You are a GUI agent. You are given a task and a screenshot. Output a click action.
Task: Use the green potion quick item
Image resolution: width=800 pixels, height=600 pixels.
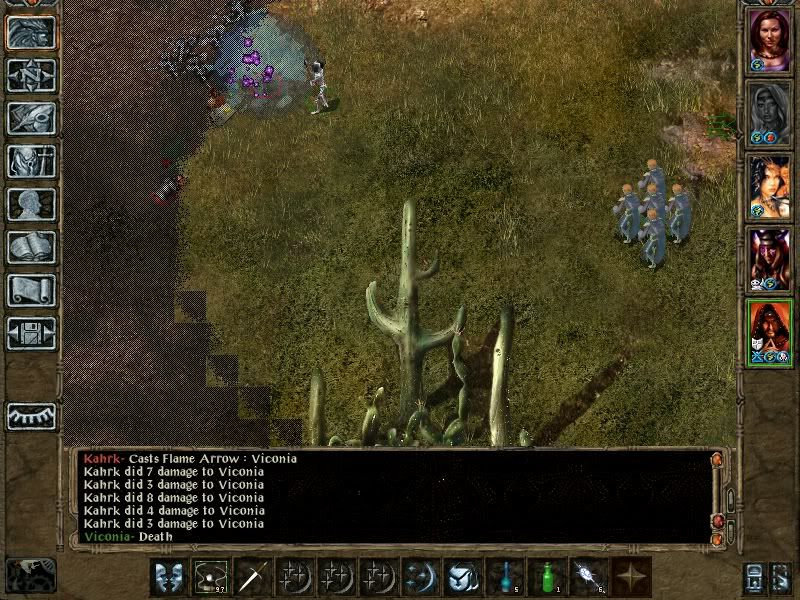coord(546,576)
